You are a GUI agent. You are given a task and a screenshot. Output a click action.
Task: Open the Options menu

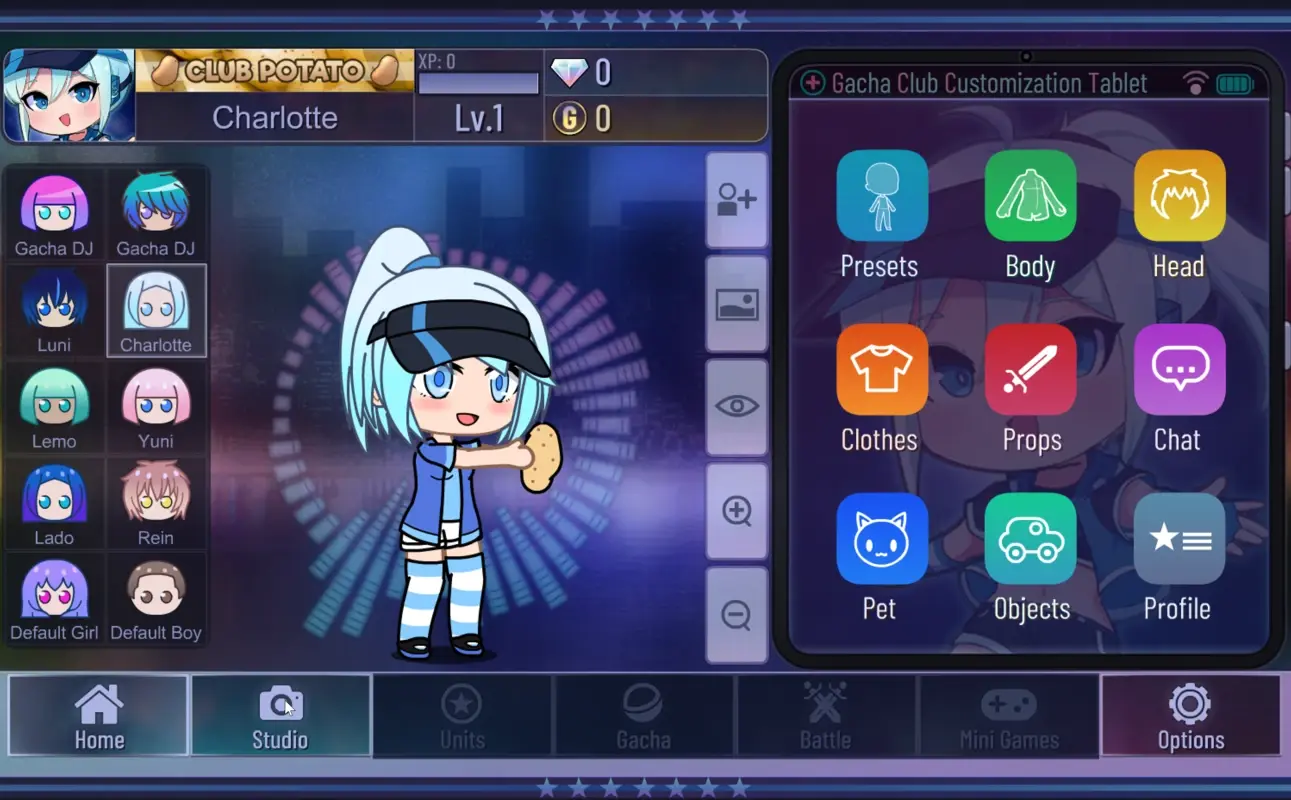pos(1190,715)
